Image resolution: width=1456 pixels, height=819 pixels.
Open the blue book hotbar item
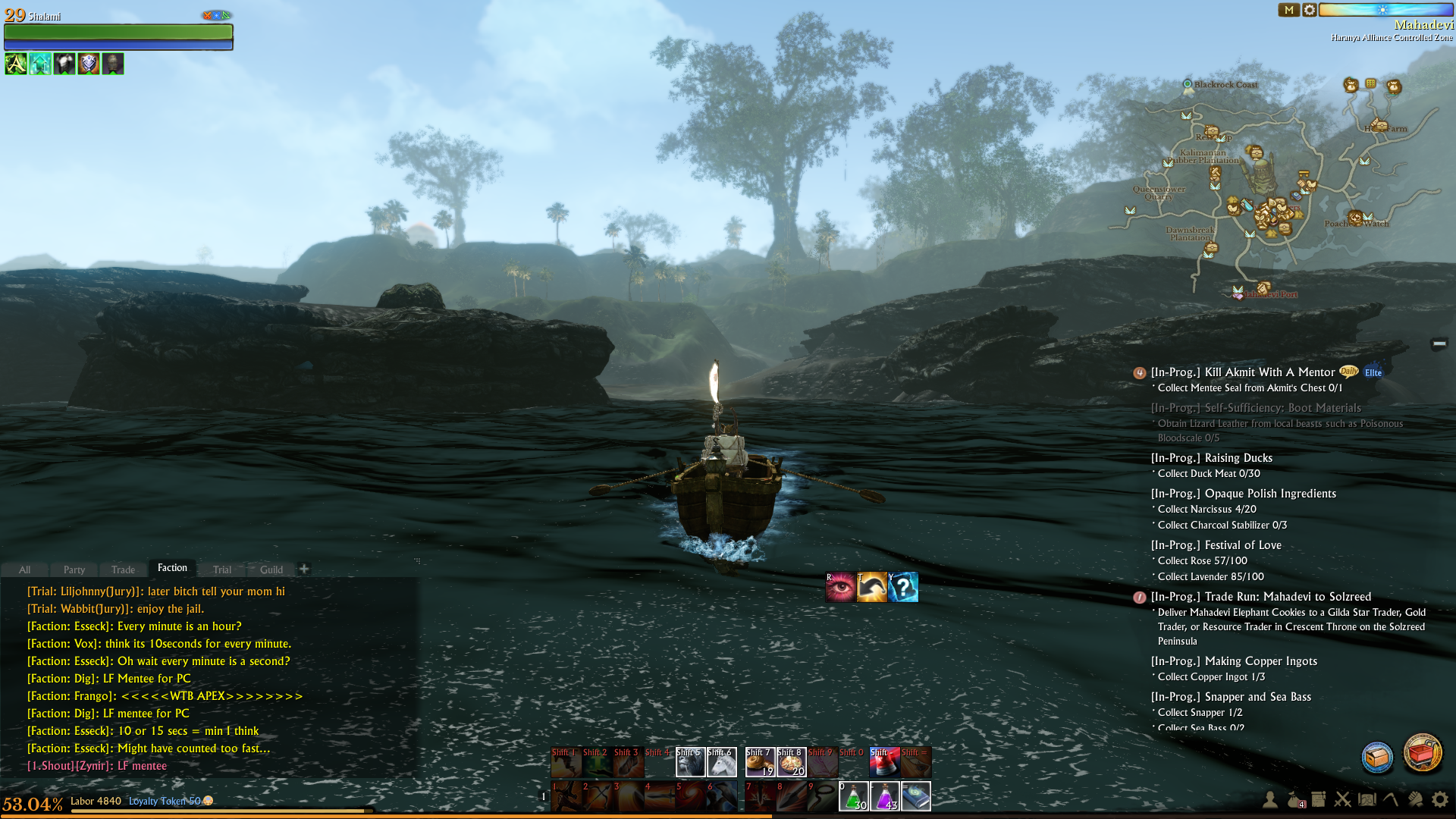[x=915, y=796]
